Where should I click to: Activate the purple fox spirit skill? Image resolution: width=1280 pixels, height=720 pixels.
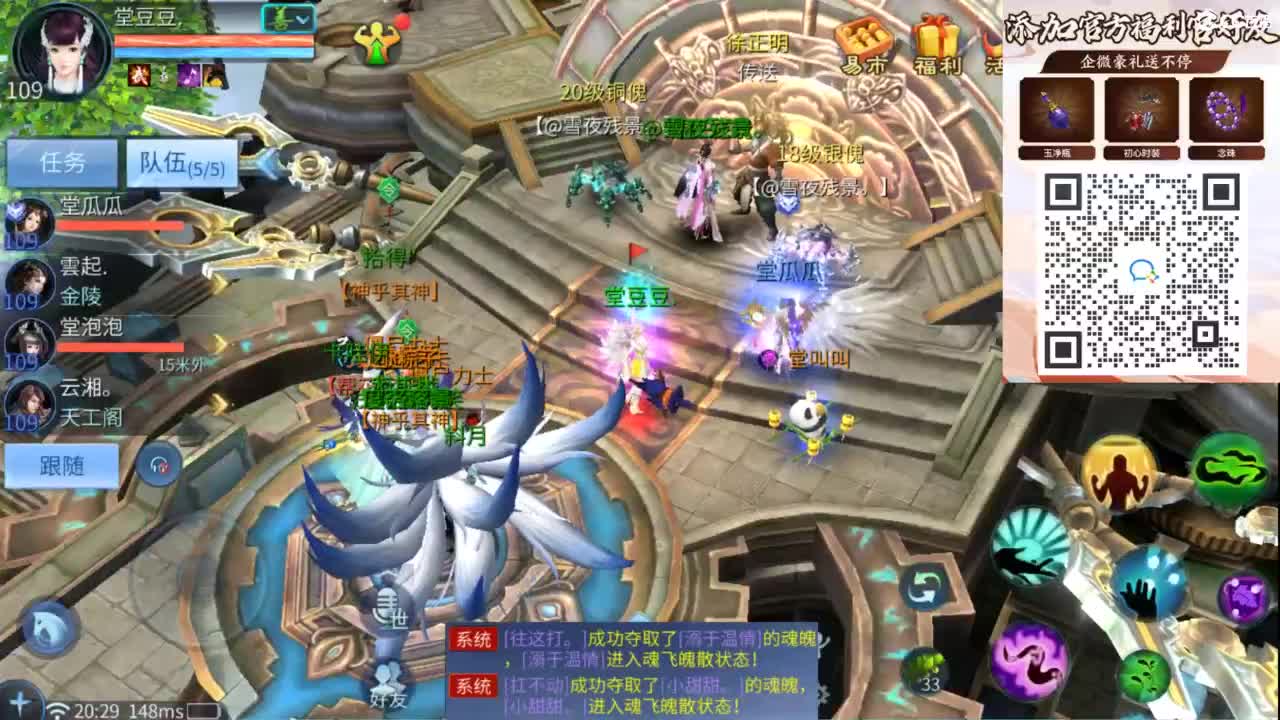pos(1030,664)
